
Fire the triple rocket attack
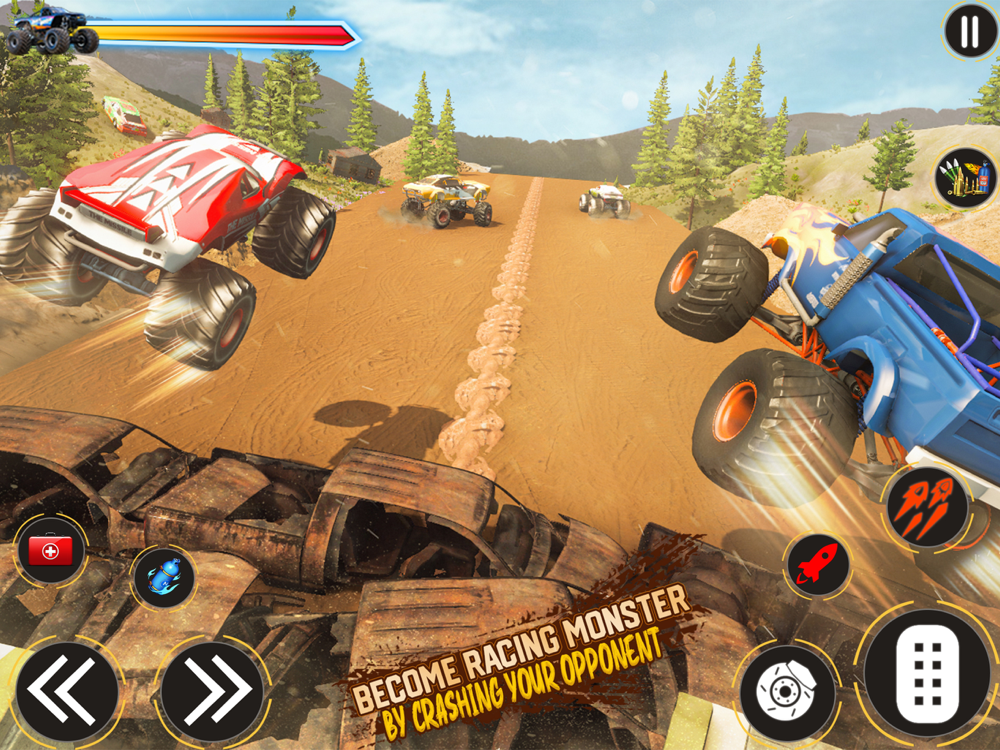tap(926, 509)
